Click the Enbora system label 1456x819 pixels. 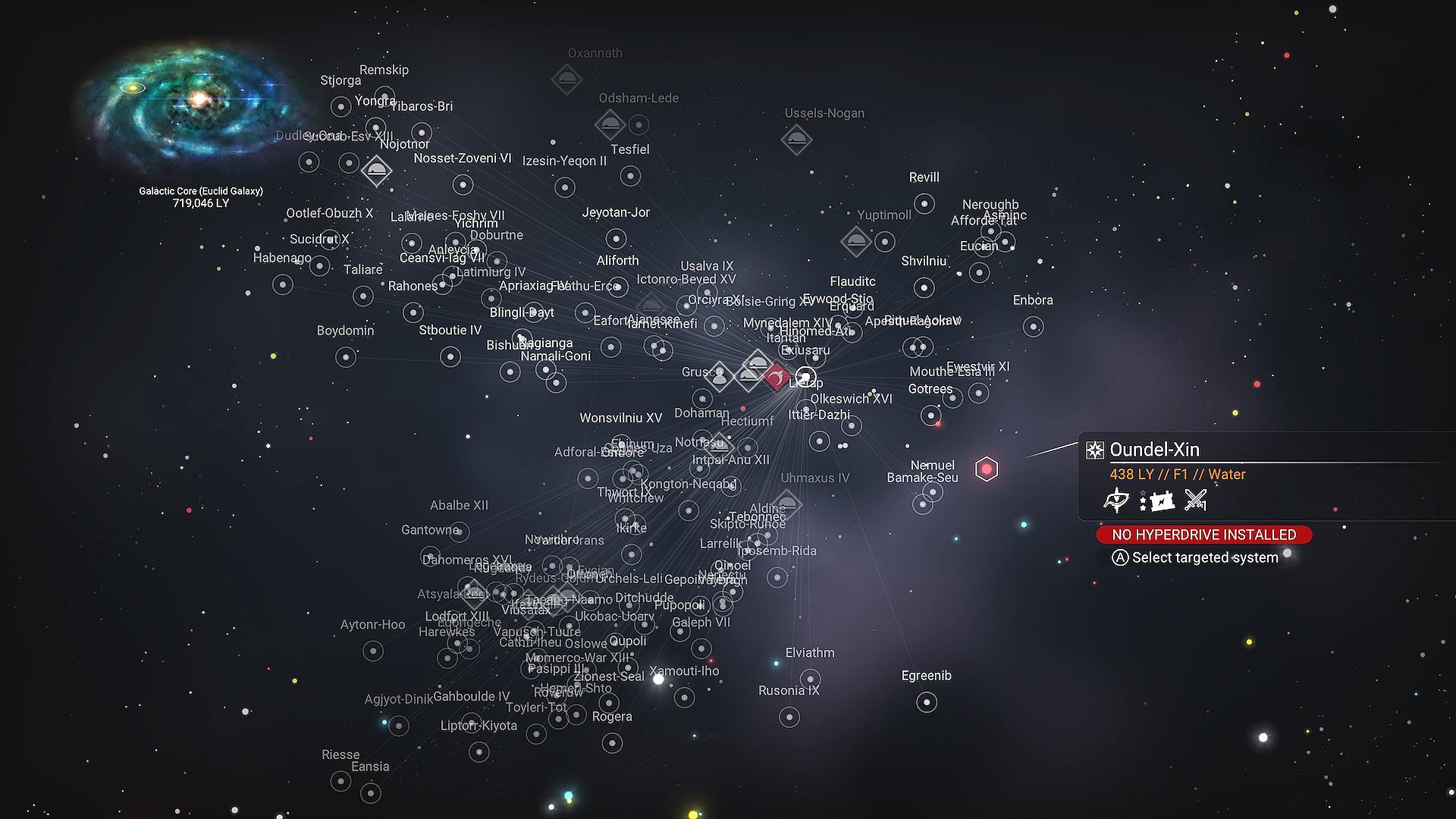pos(1033,300)
